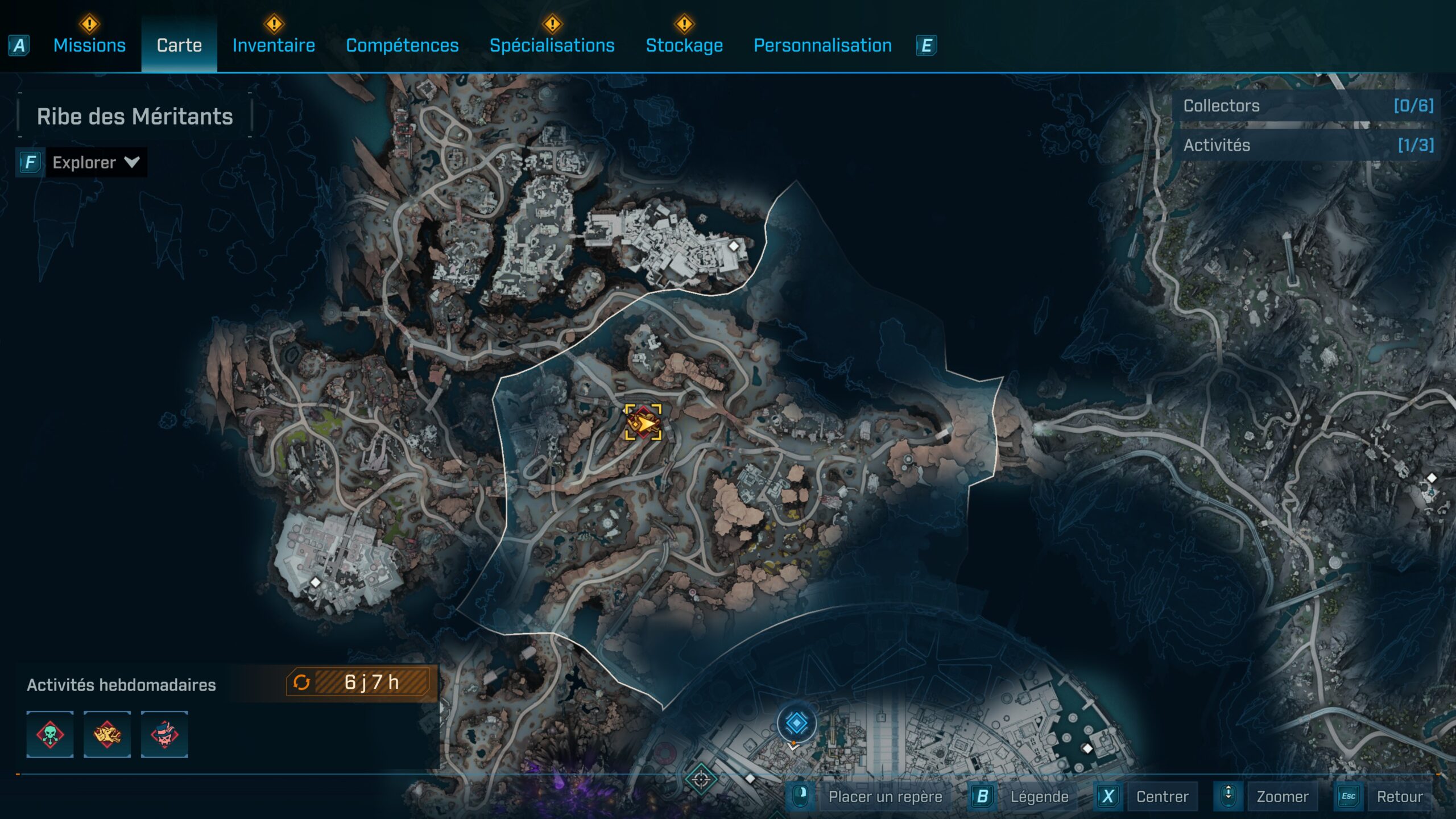
Task: Open the Légende map legend
Action: pos(1039,797)
